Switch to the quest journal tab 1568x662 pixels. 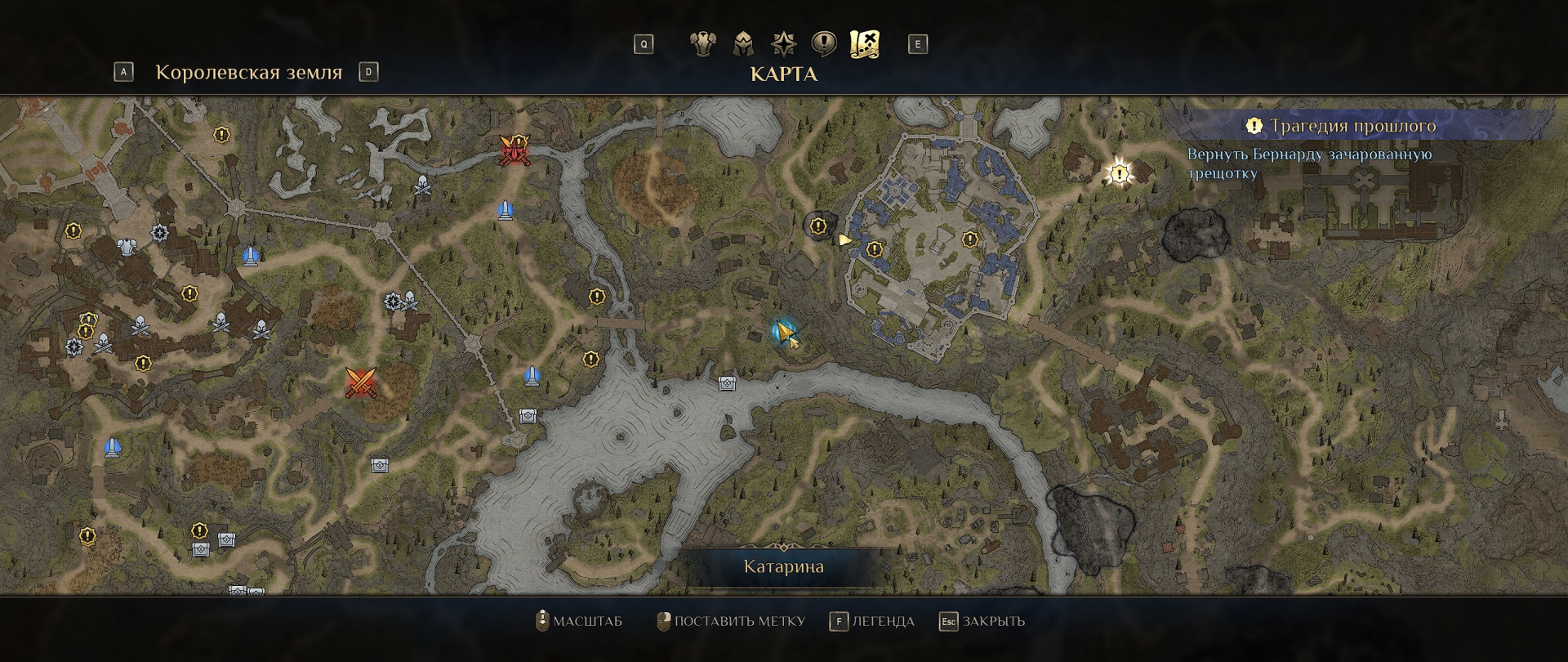[x=824, y=43]
